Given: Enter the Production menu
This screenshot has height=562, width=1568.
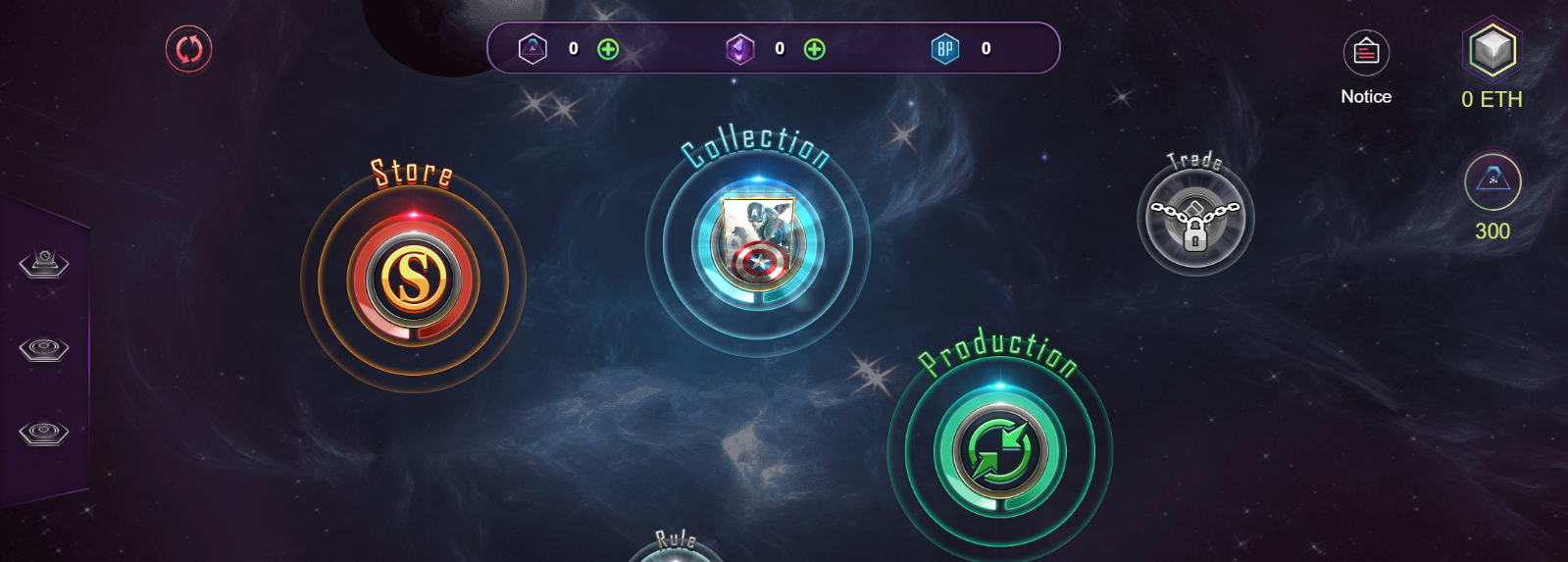Looking at the screenshot, I should coord(999,452).
